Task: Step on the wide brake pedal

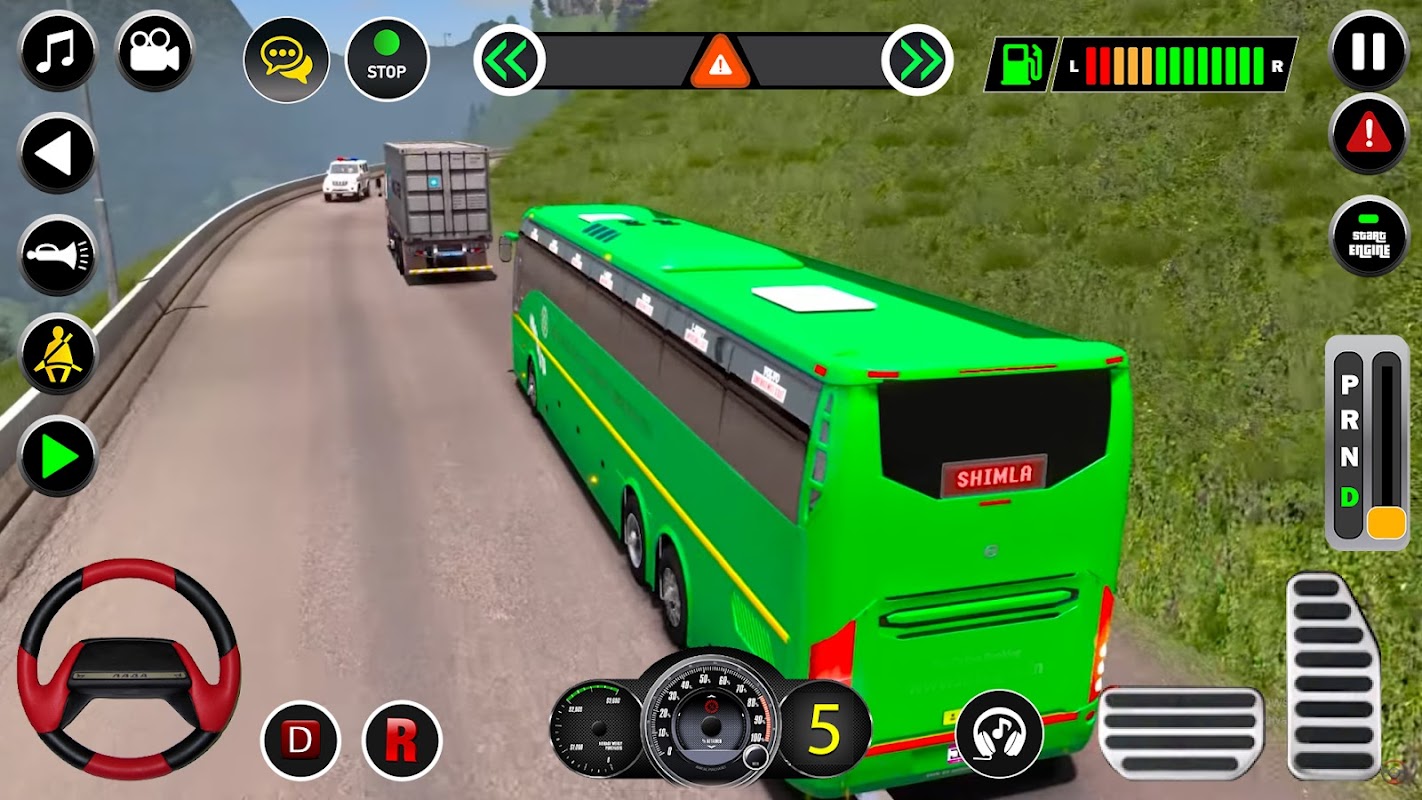Action: pyautogui.click(x=1181, y=733)
